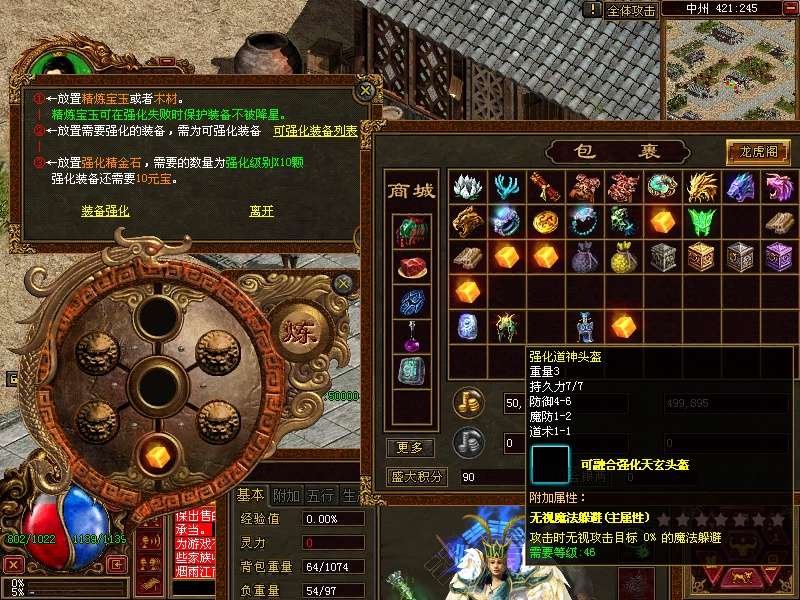Choose 离开 to leave the dialogue

tap(261, 212)
